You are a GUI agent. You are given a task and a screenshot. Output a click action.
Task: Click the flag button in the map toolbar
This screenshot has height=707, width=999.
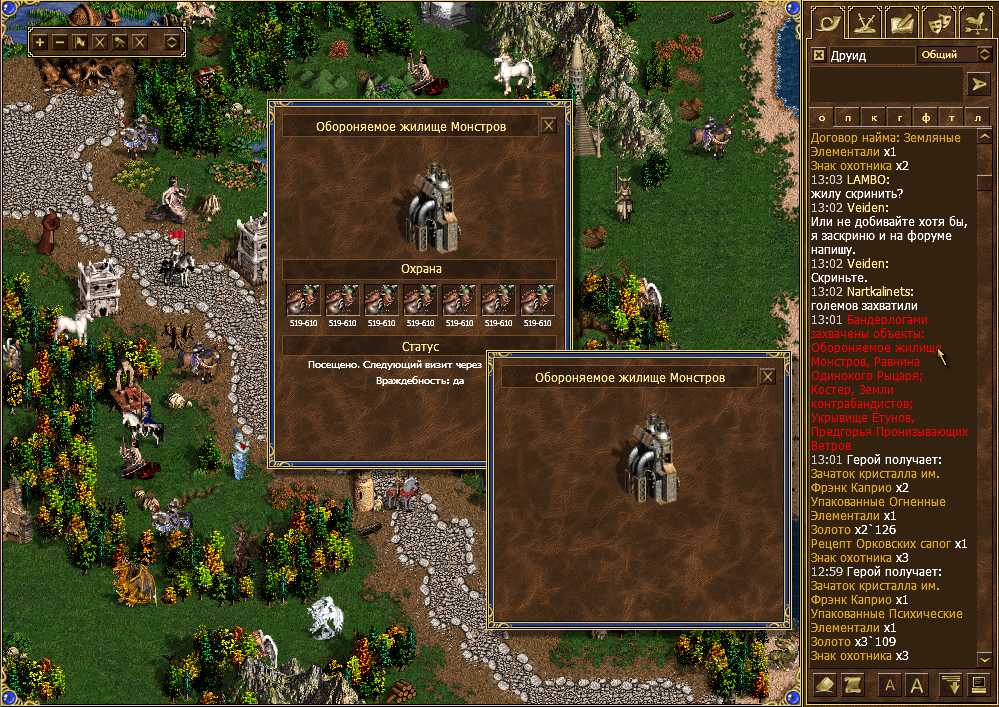80,42
